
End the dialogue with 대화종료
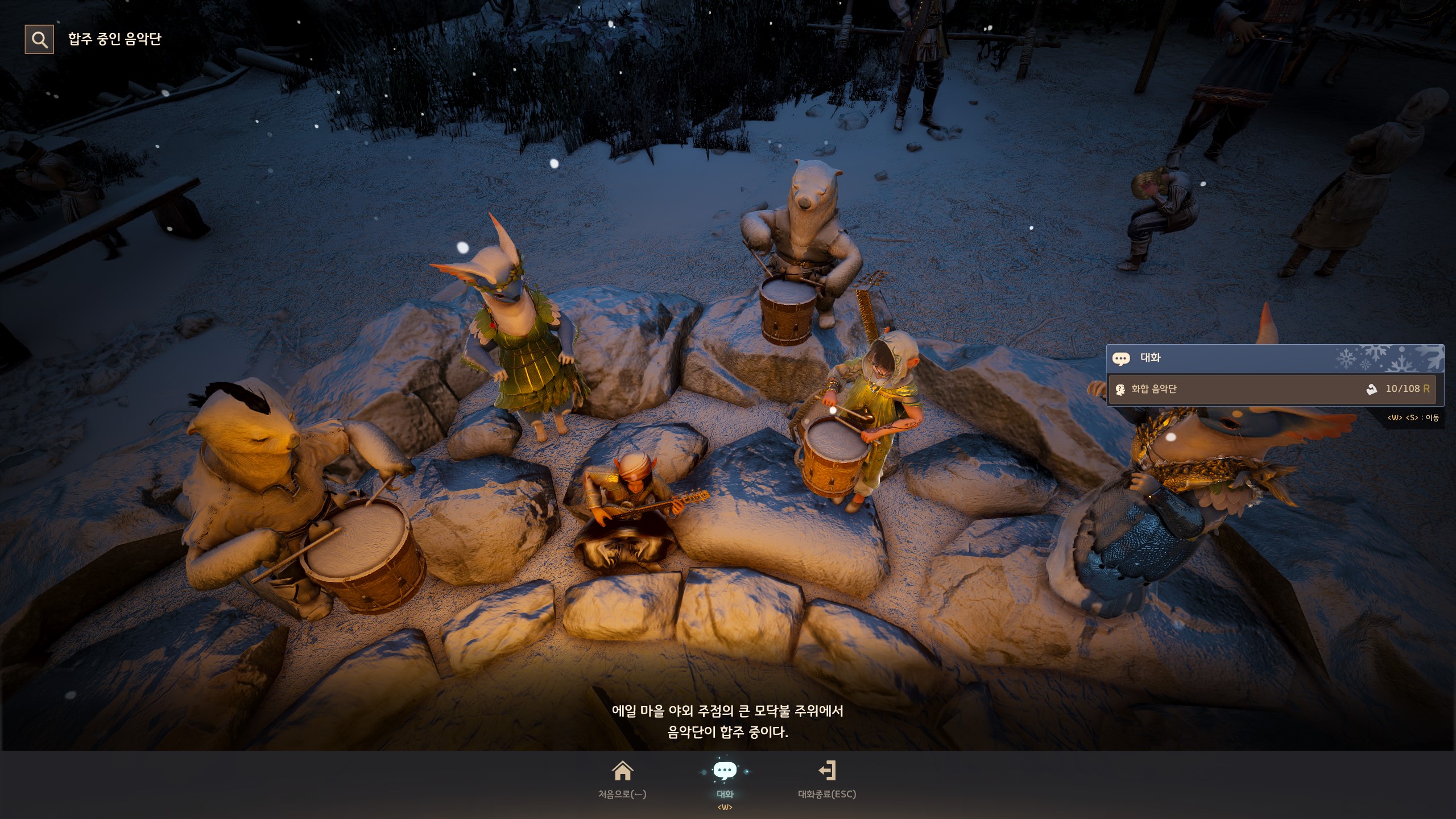827,779
